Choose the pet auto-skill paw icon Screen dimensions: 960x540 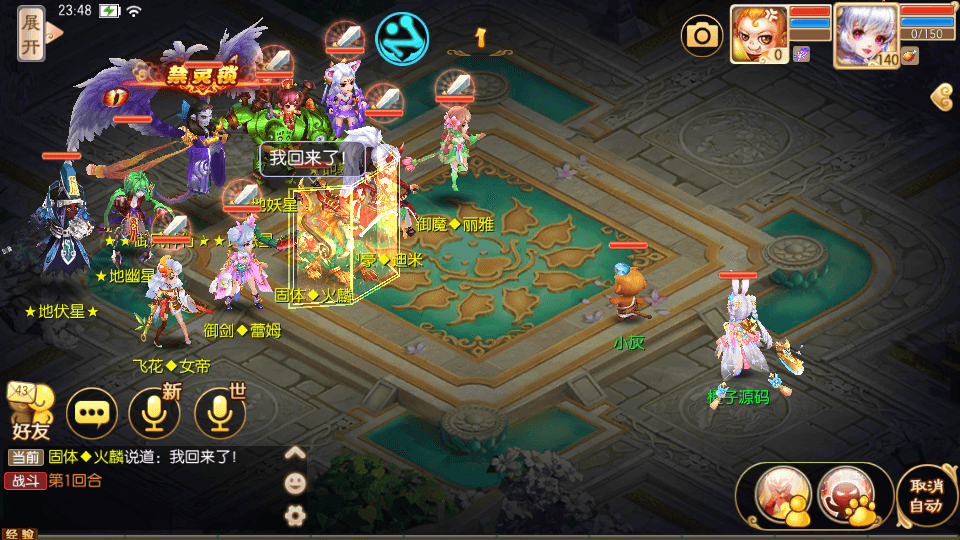tap(846, 495)
